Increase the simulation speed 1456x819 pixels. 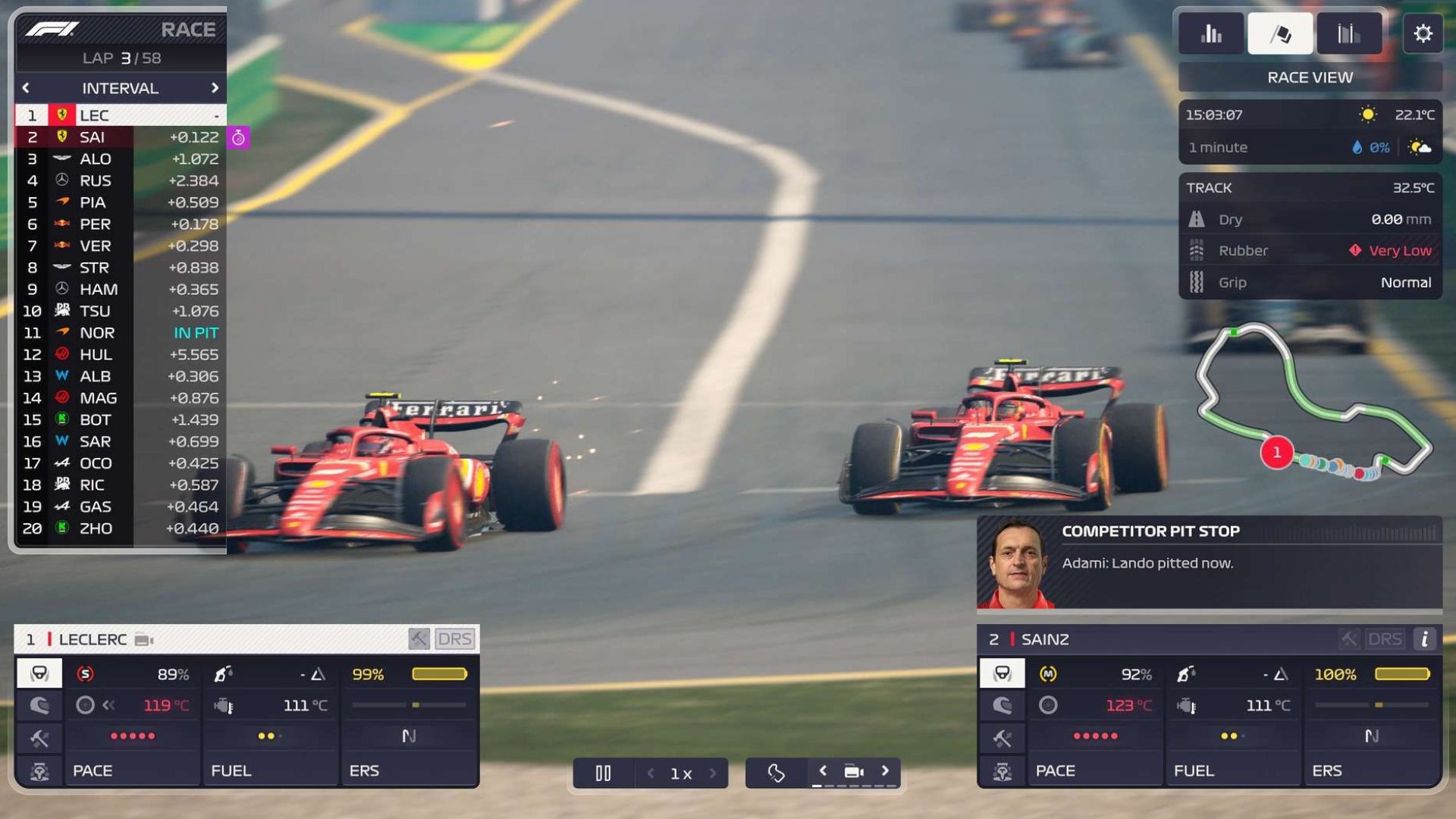pyautogui.click(x=713, y=773)
